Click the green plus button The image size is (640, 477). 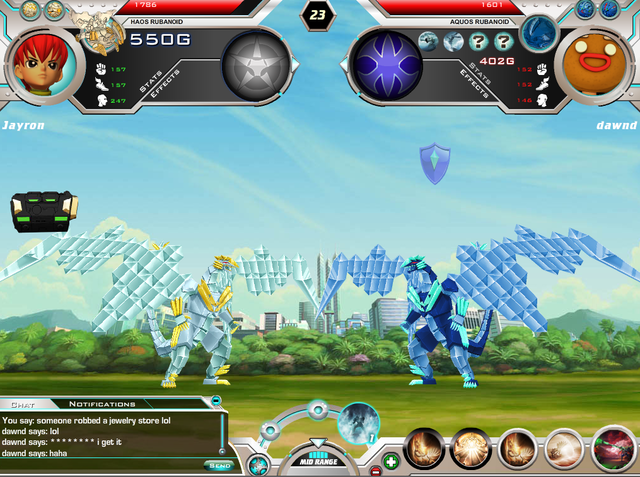click(390, 461)
